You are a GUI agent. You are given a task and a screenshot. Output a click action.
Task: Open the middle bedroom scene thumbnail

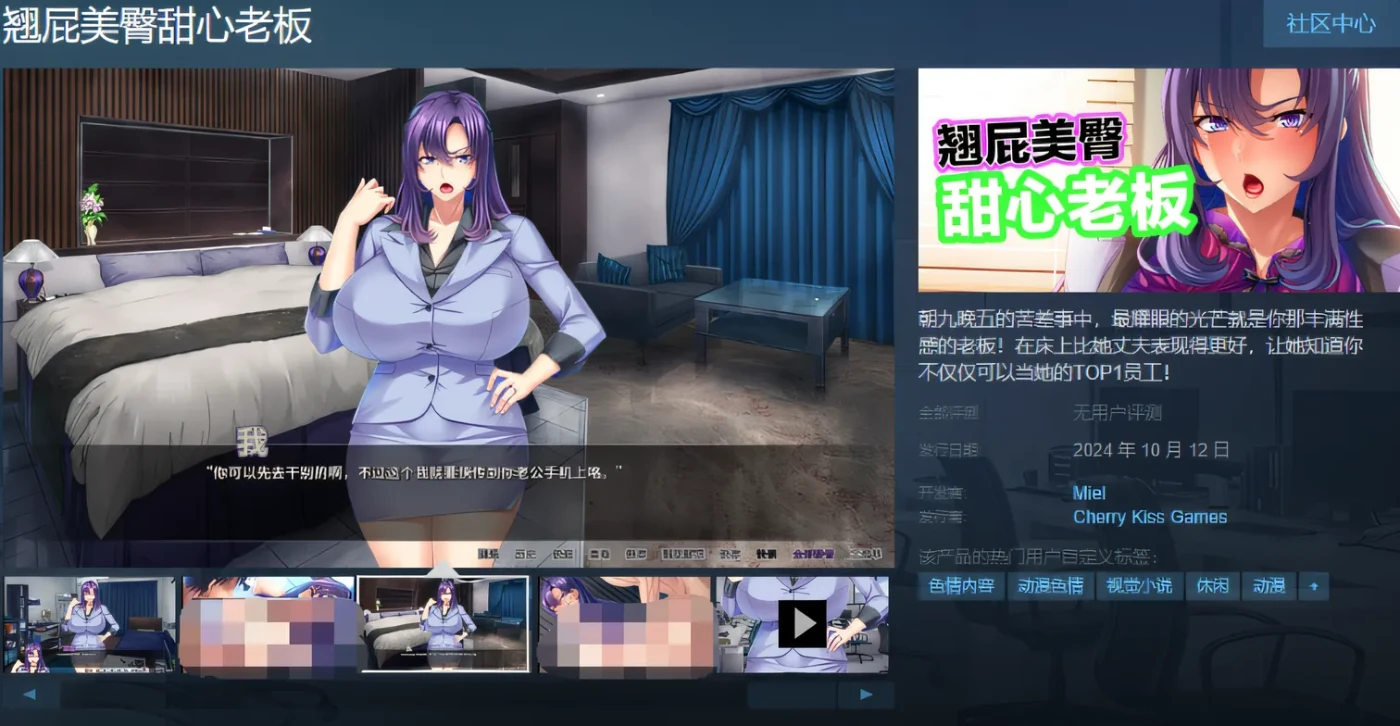coord(445,625)
